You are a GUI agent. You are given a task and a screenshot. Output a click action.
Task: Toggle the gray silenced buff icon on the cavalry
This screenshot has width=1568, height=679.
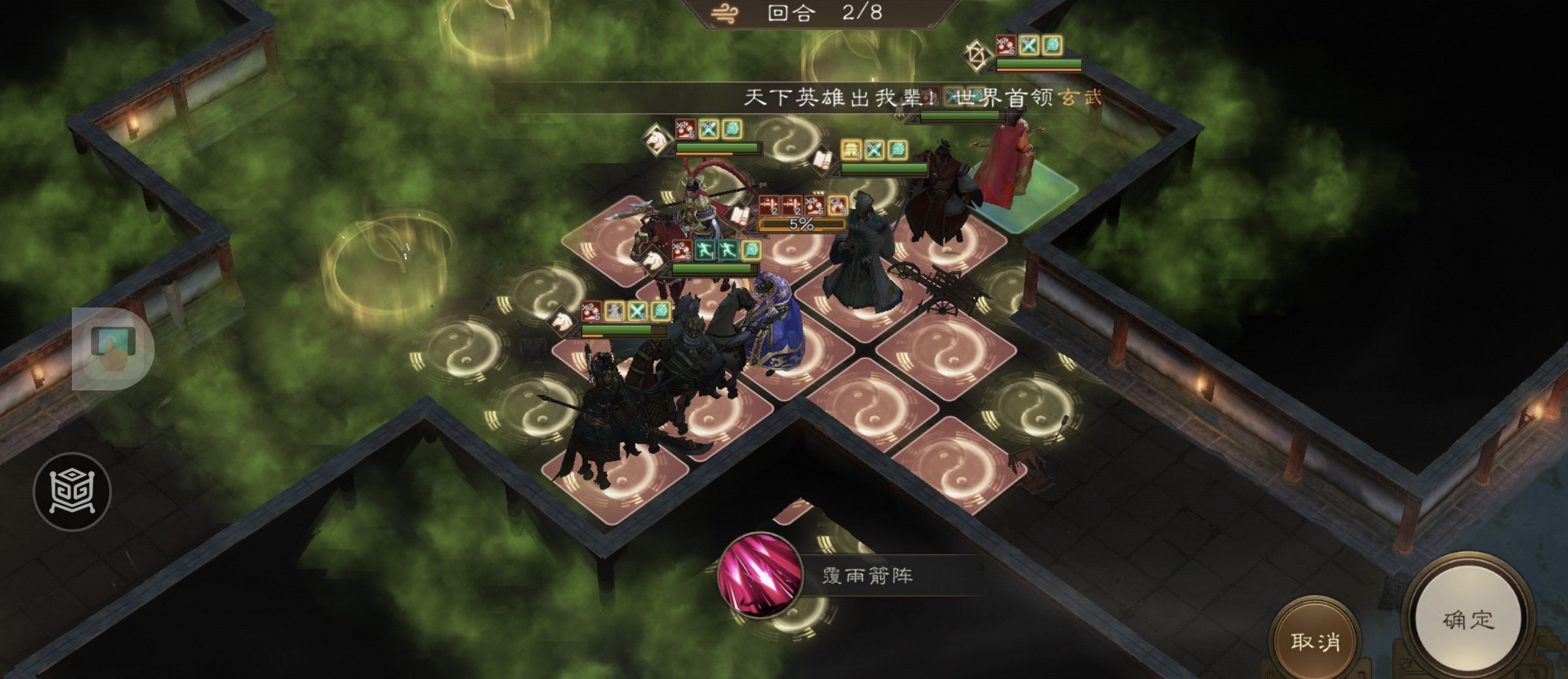[x=613, y=313]
